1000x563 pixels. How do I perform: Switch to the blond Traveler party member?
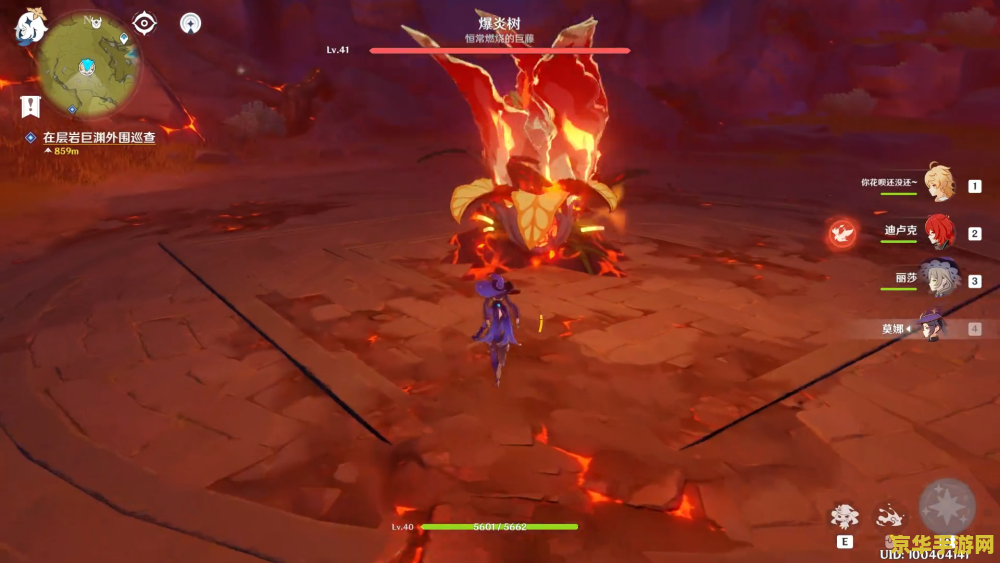[940, 183]
